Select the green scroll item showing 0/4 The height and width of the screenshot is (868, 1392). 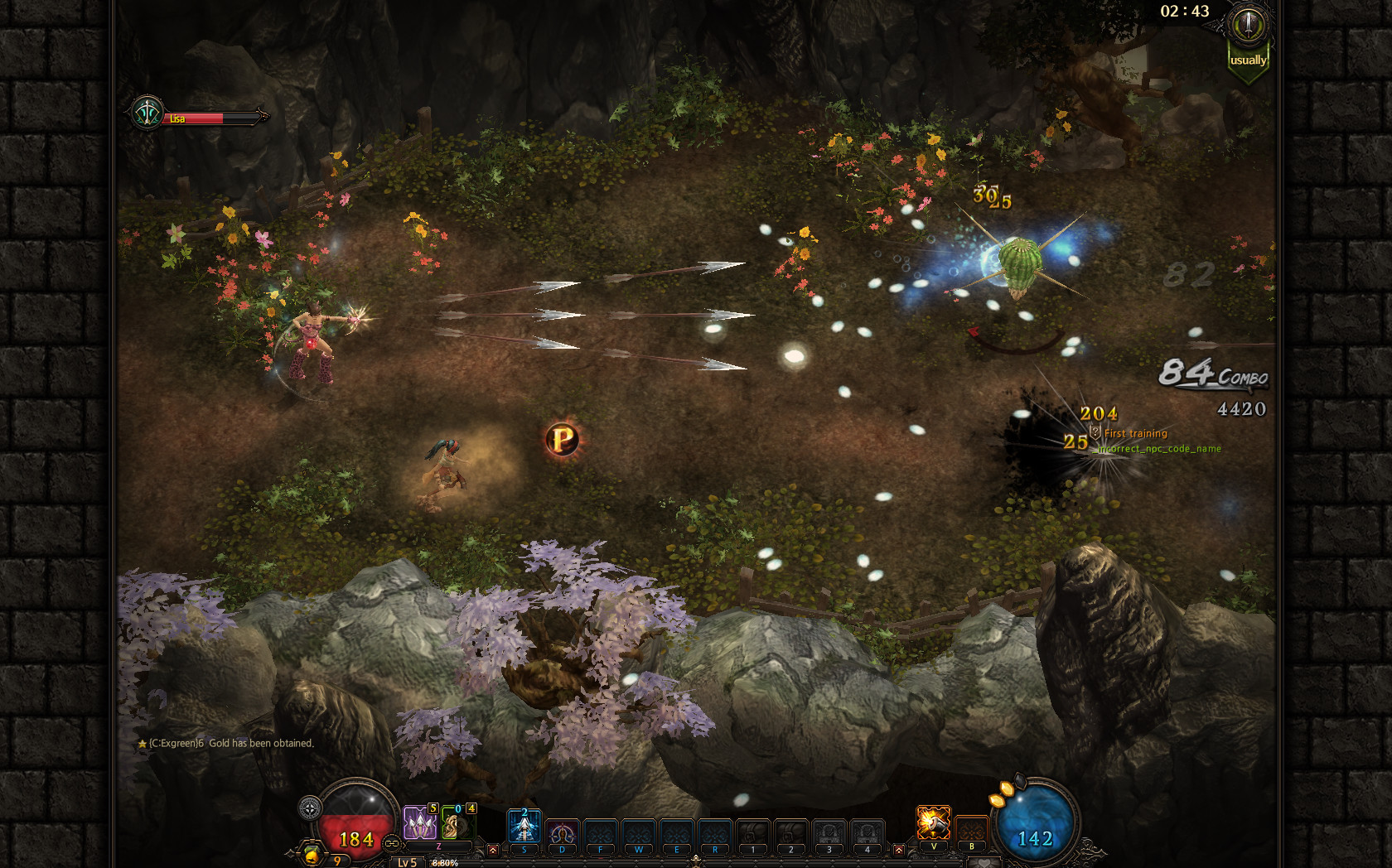point(459,825)
